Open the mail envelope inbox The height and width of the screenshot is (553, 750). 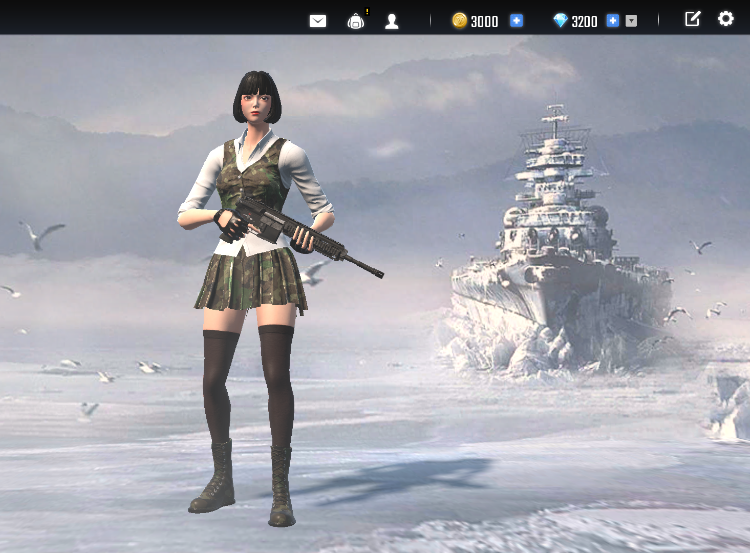318,20
